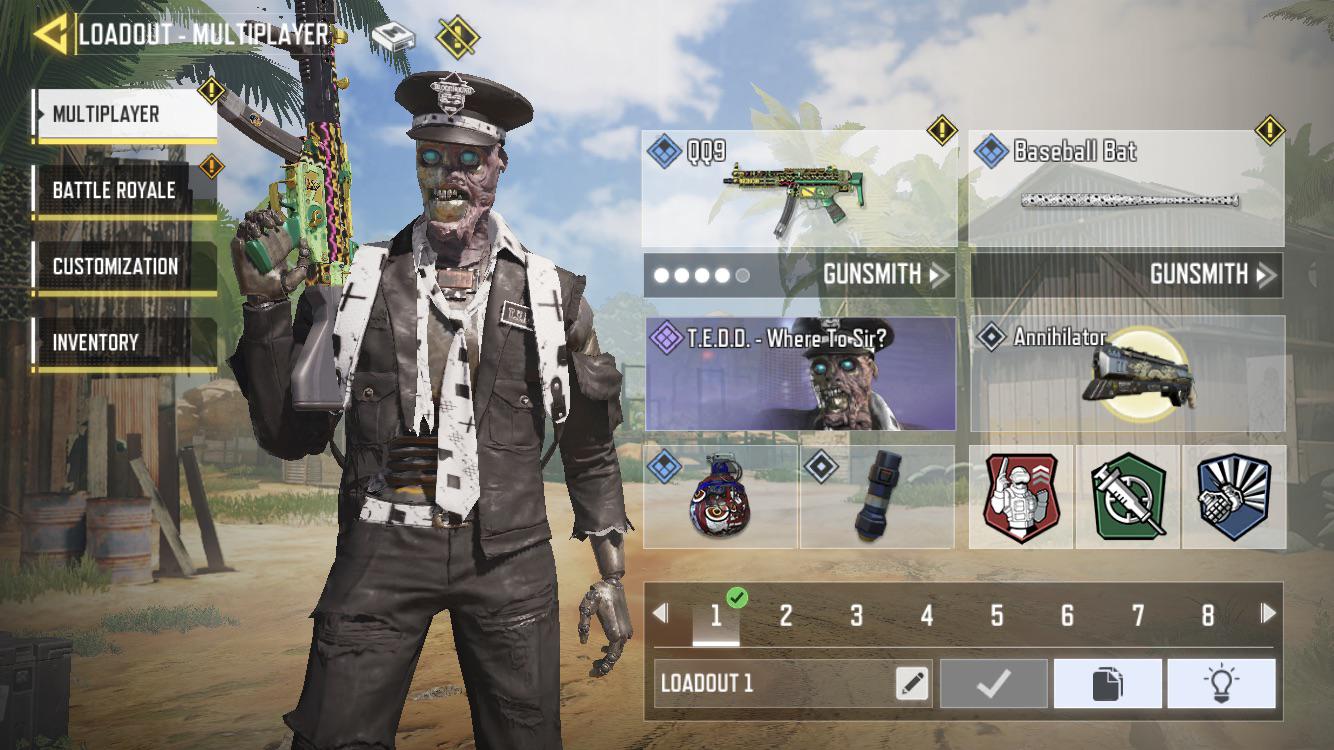
Task: Select the red soldier perk icon
Action: point(1021,497)
